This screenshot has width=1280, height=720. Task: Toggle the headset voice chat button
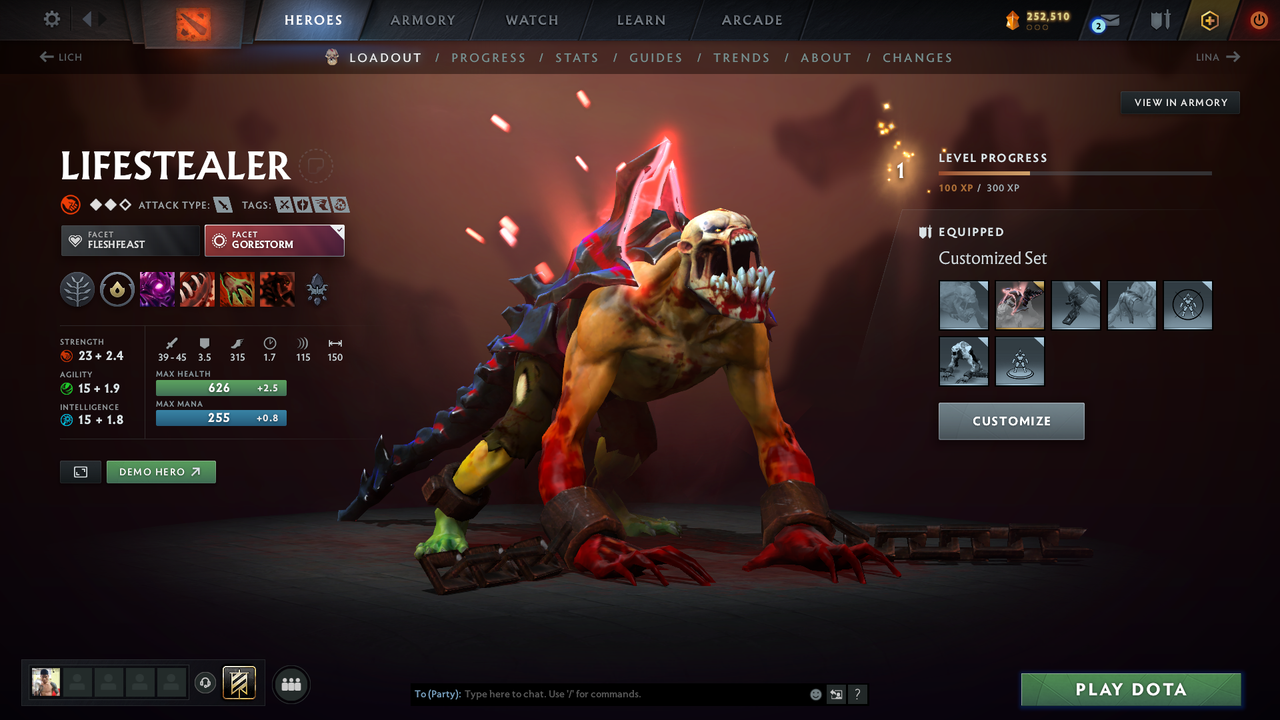pos(207,683)
